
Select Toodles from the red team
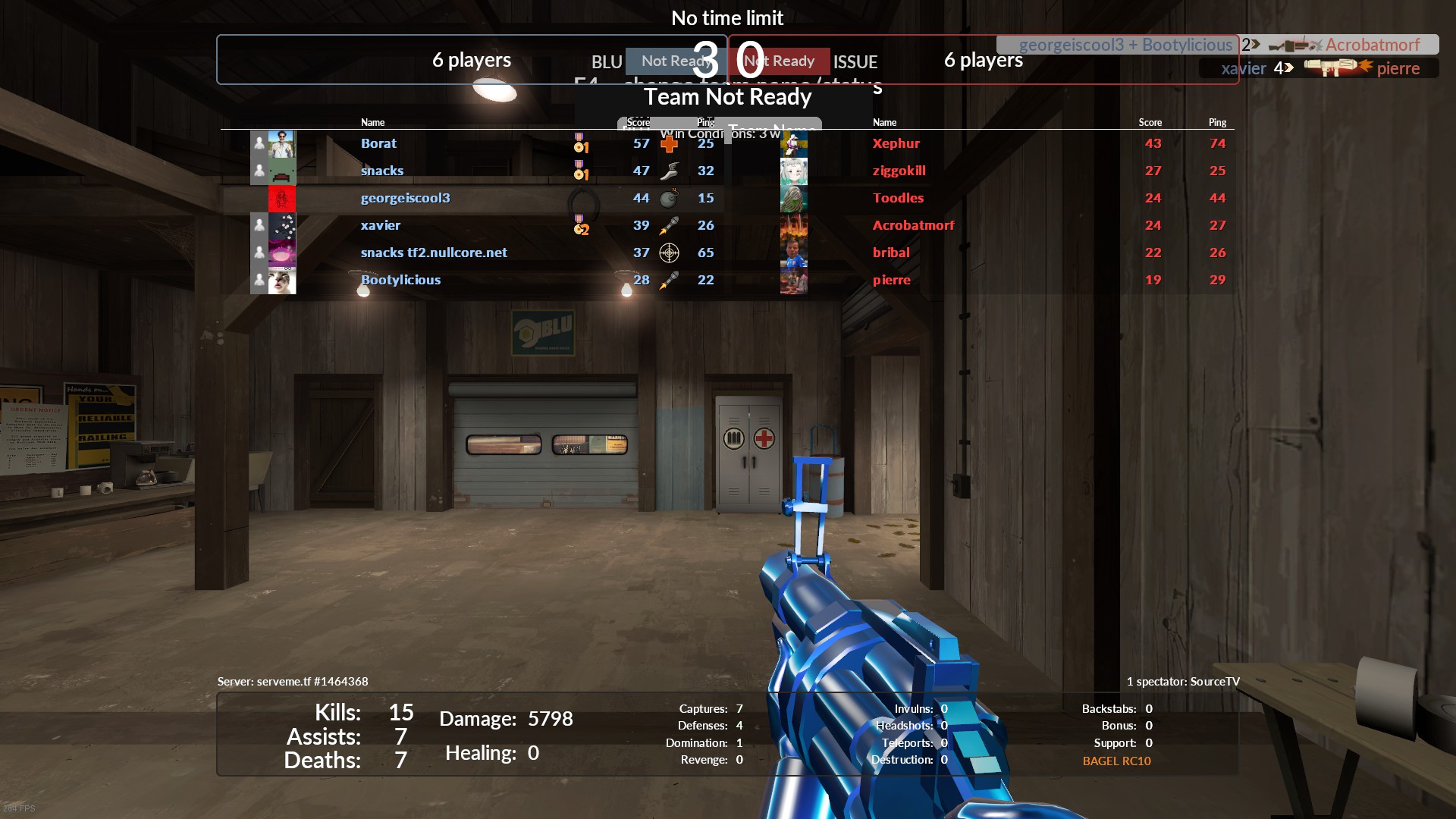(x=898, y=198)
